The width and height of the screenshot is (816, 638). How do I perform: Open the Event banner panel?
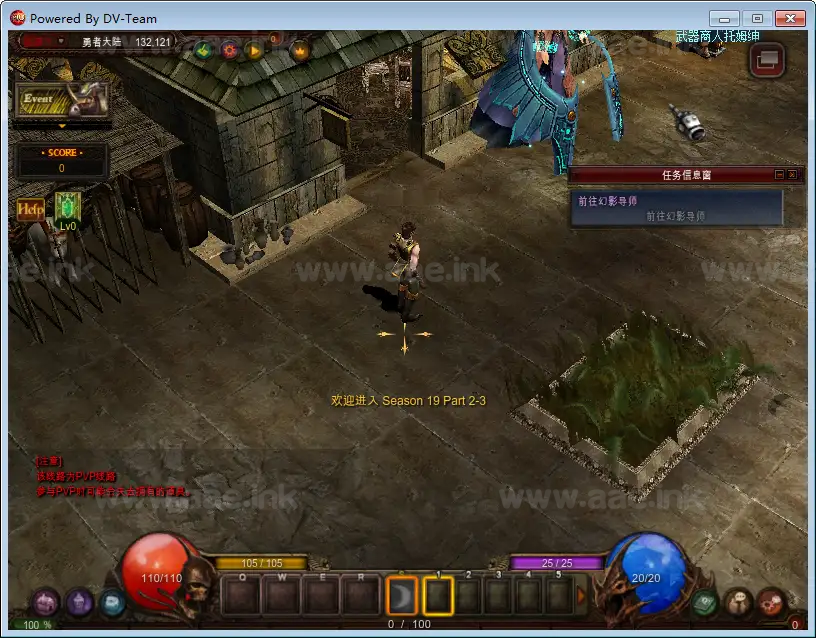(62, 101)
